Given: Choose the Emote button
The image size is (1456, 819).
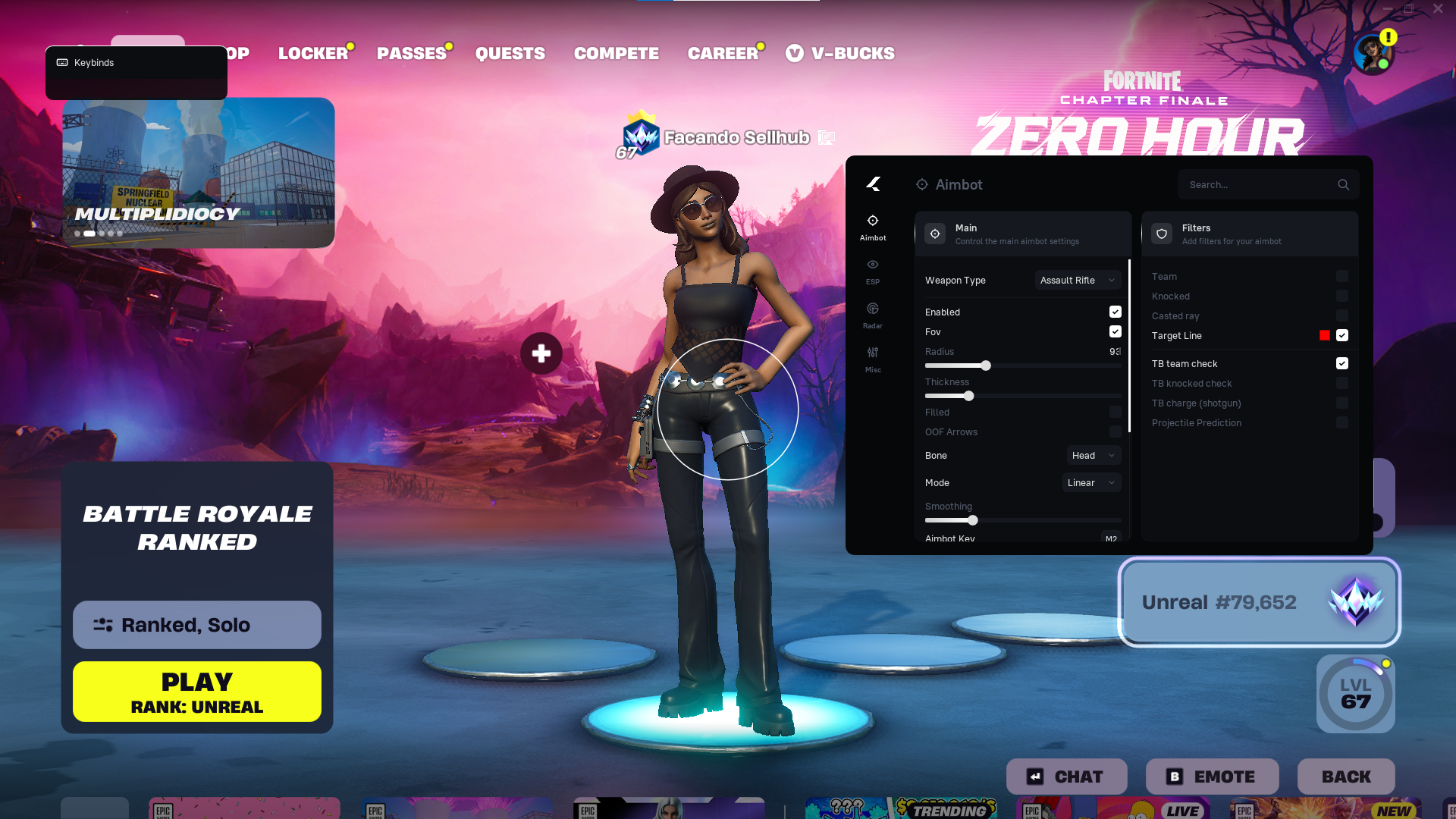Looking at the screenshot, I should click(1212, 777).
